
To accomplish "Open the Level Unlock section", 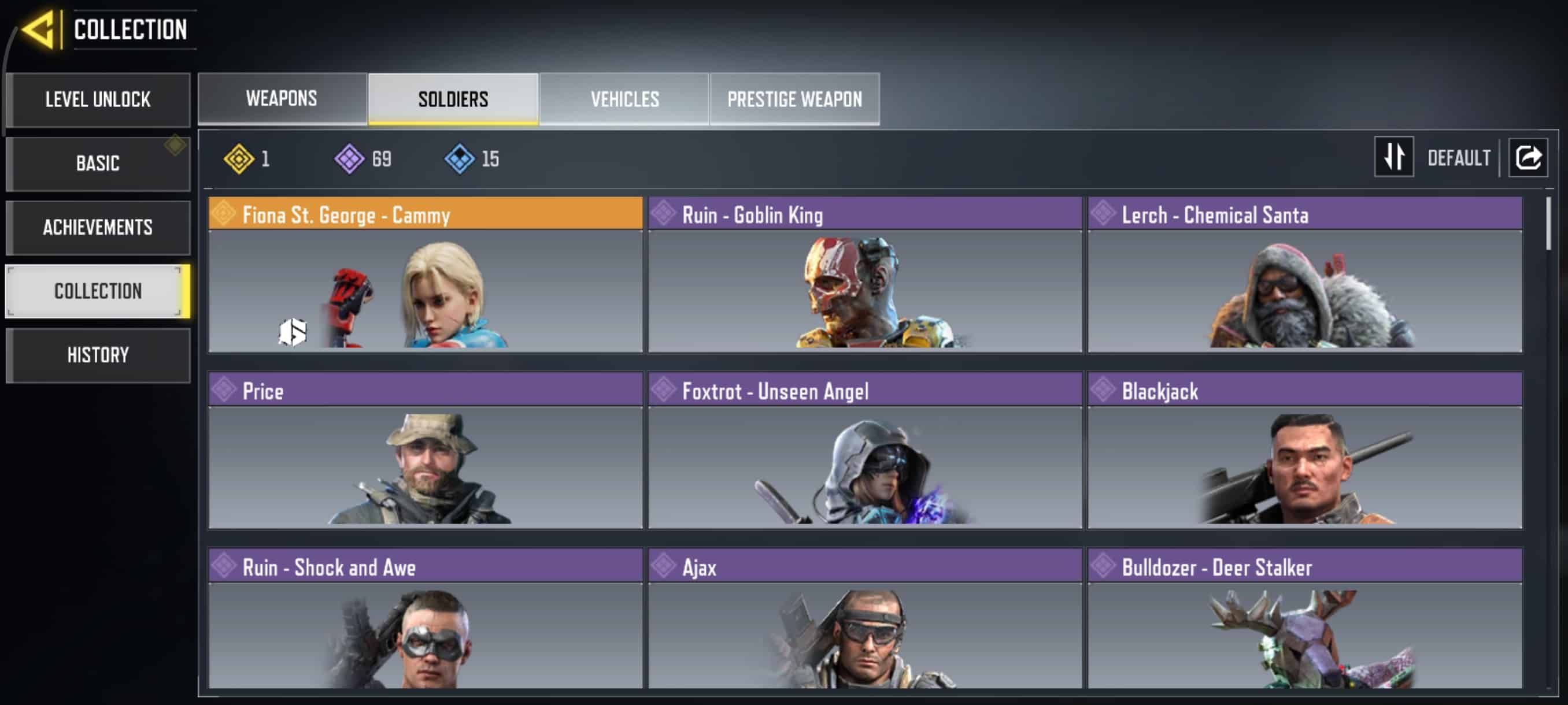I will click(98, 99).
